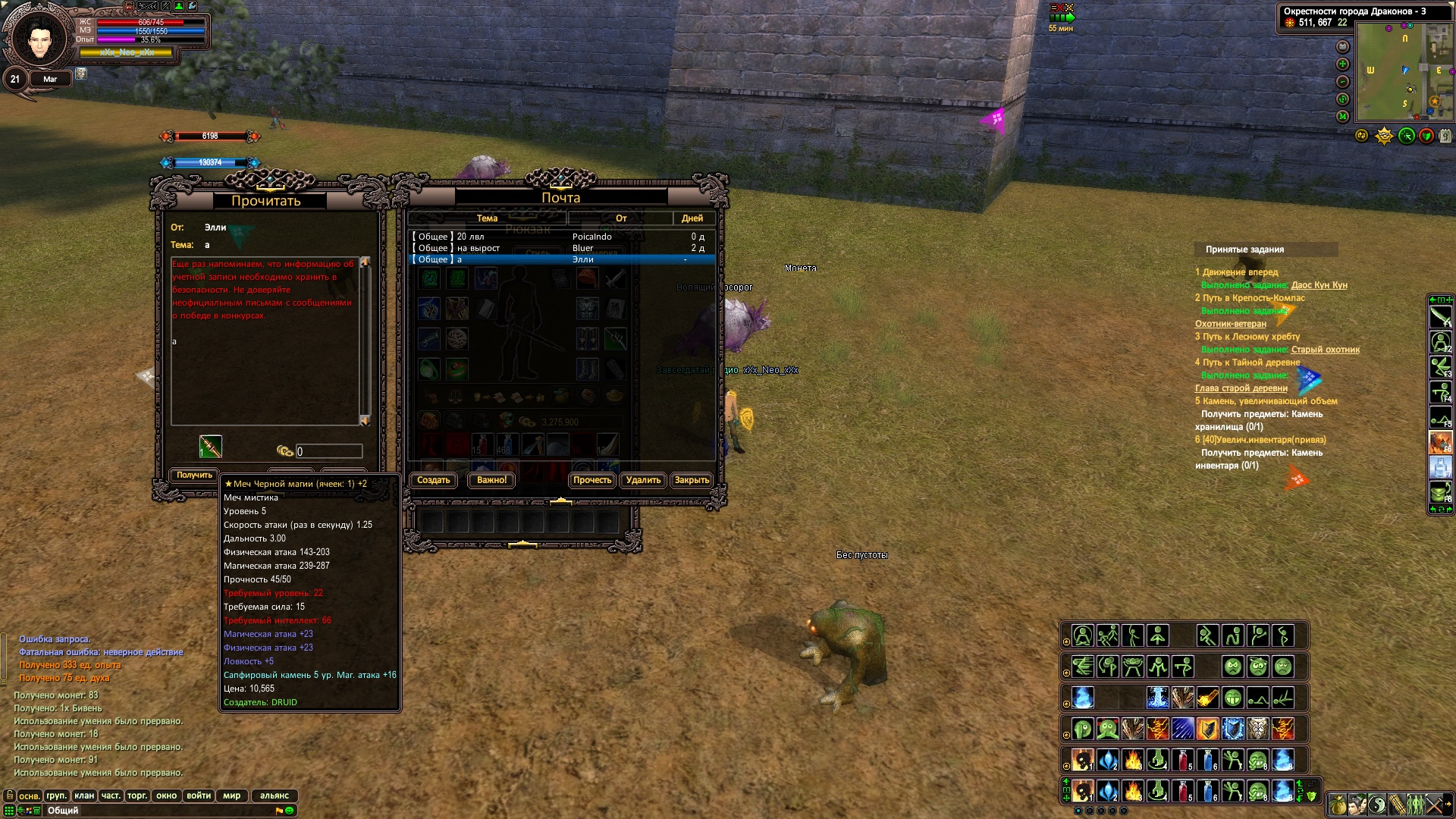Switch chat to the торг. tab
The image size is (1456, 819).
pos(137,795)
